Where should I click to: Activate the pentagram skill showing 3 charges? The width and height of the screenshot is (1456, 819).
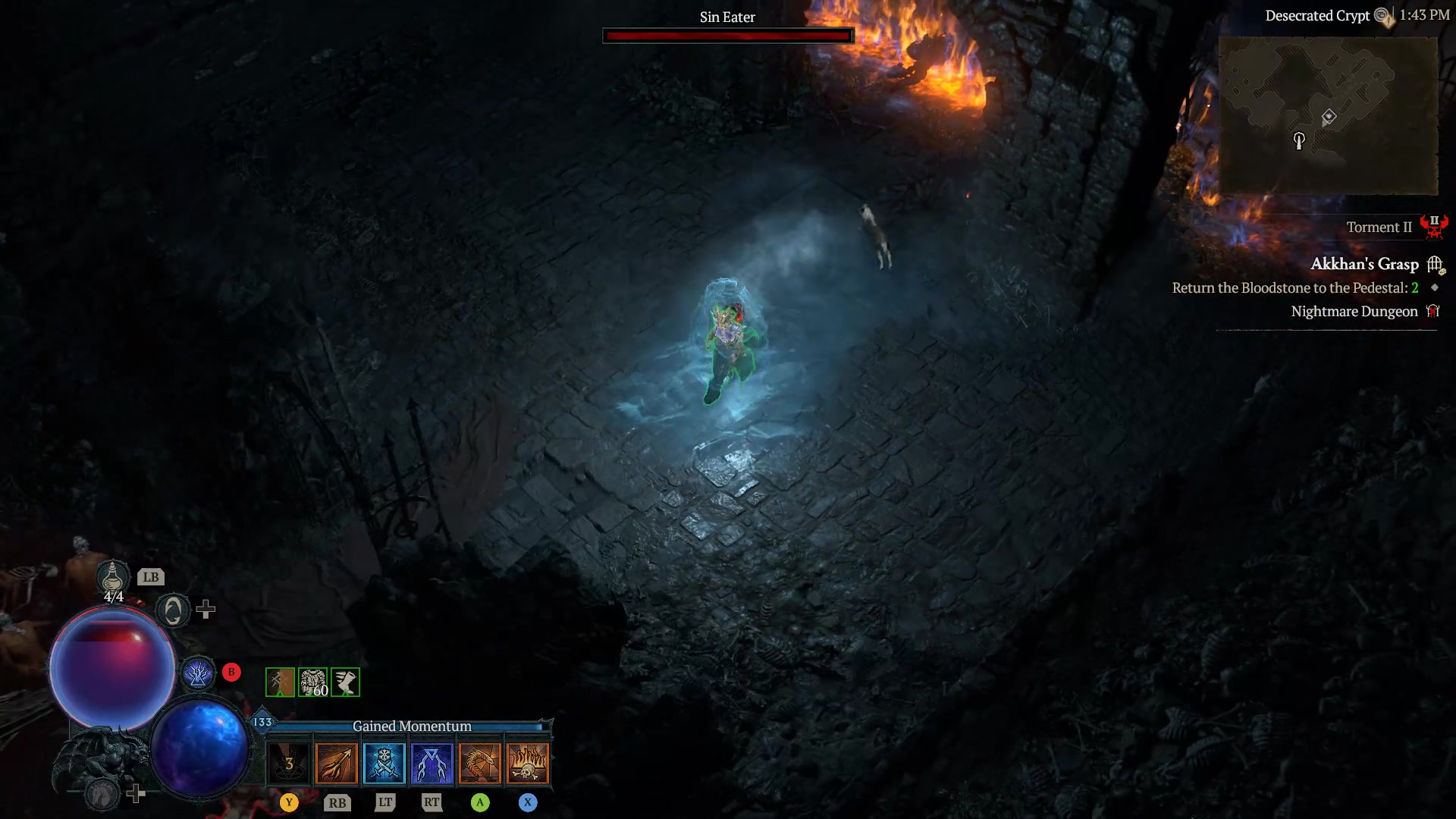(289, 763)
